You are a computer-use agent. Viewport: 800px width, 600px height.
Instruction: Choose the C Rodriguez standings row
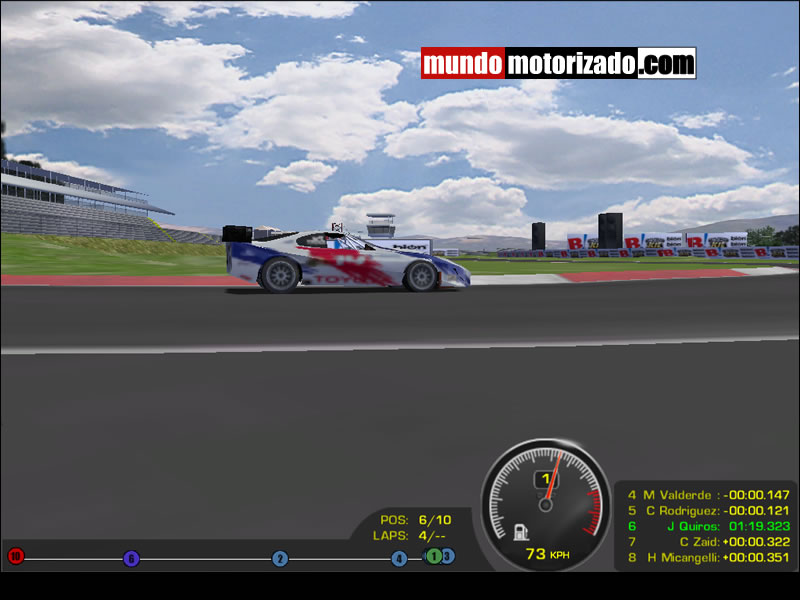coord(708,510)
